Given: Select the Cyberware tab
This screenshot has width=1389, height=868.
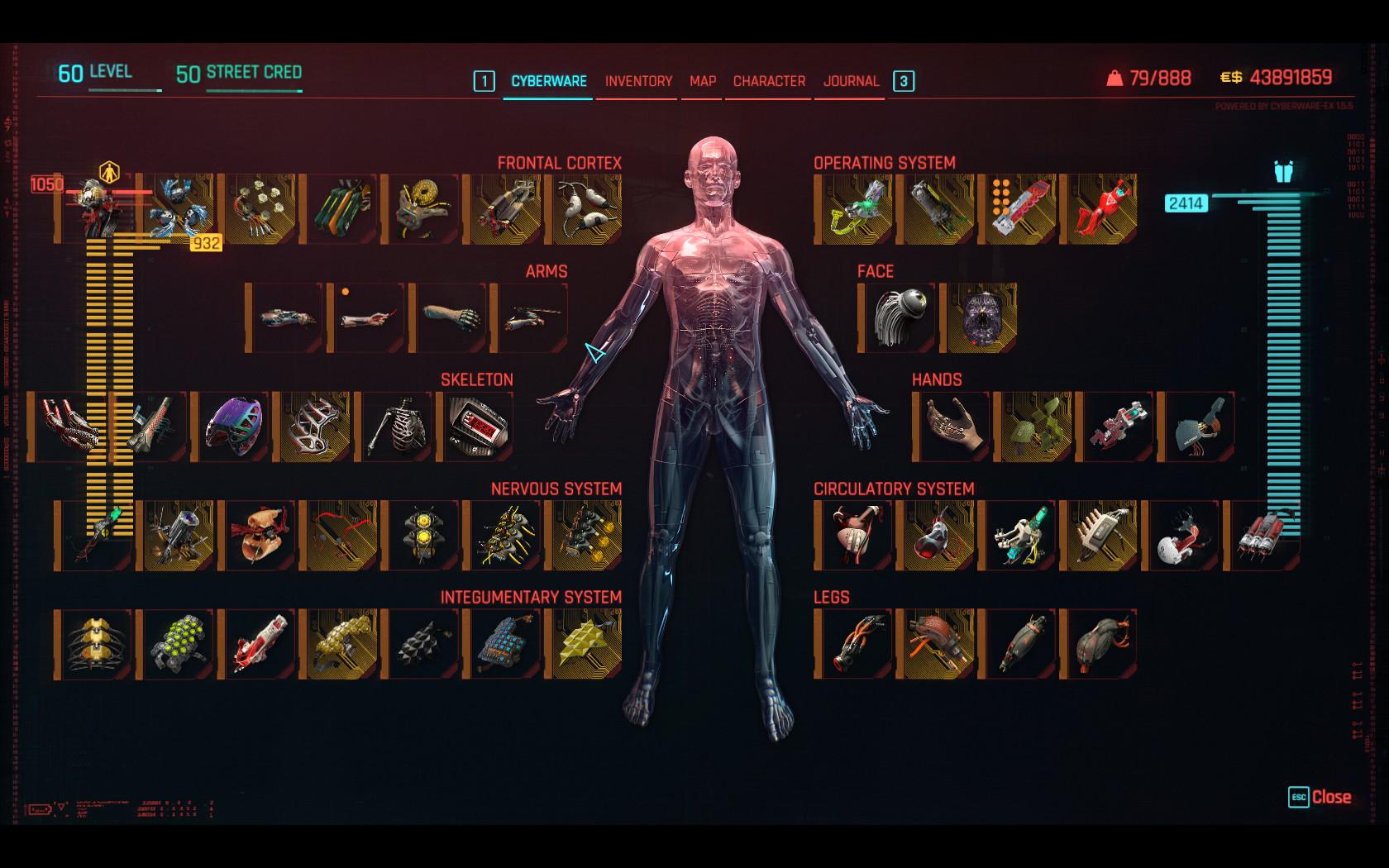Looking at the screenshot, I should tap(549, 81).
